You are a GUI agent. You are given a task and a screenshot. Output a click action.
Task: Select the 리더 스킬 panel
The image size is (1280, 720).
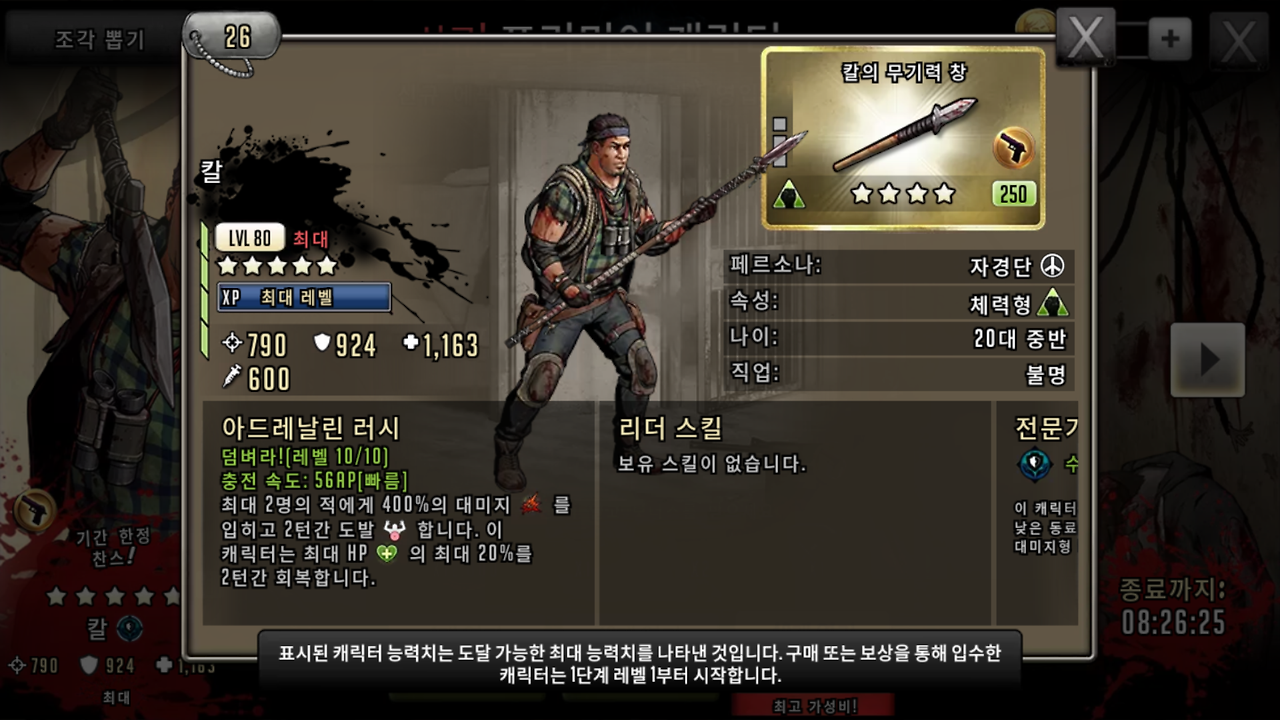point(794,512)
